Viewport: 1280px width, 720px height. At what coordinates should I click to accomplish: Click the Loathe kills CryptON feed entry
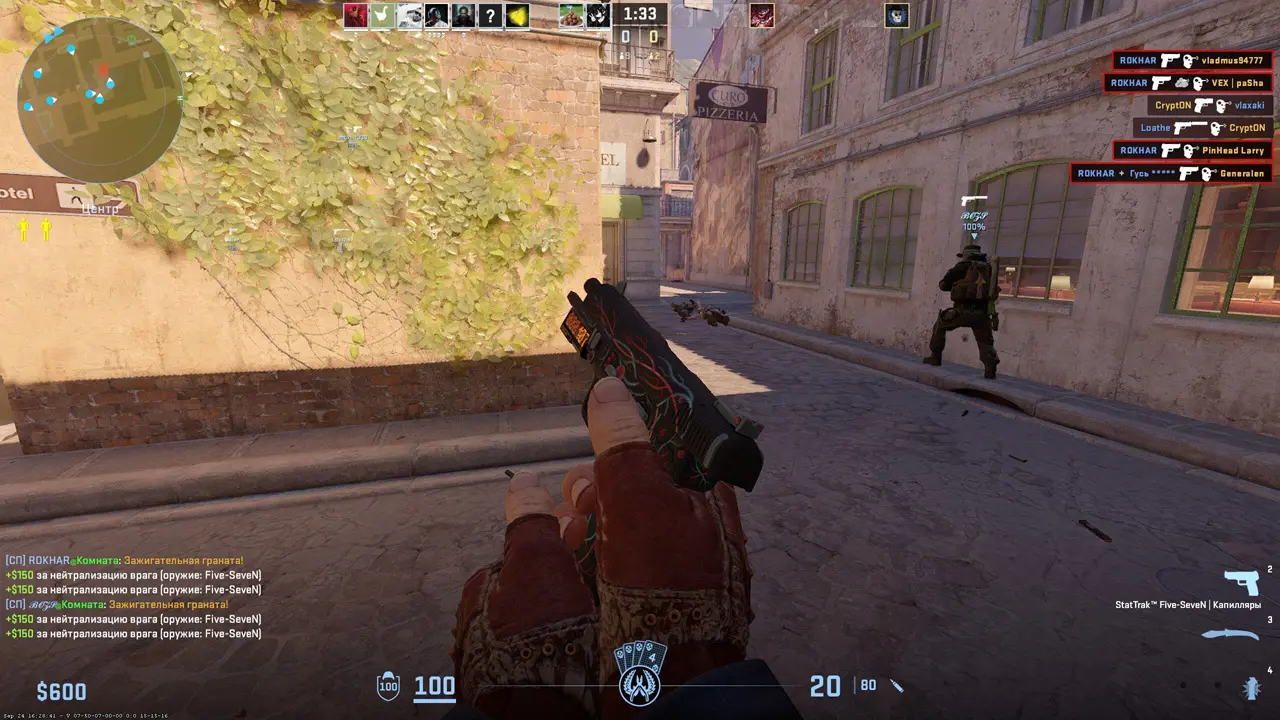tap(1202, 128)
